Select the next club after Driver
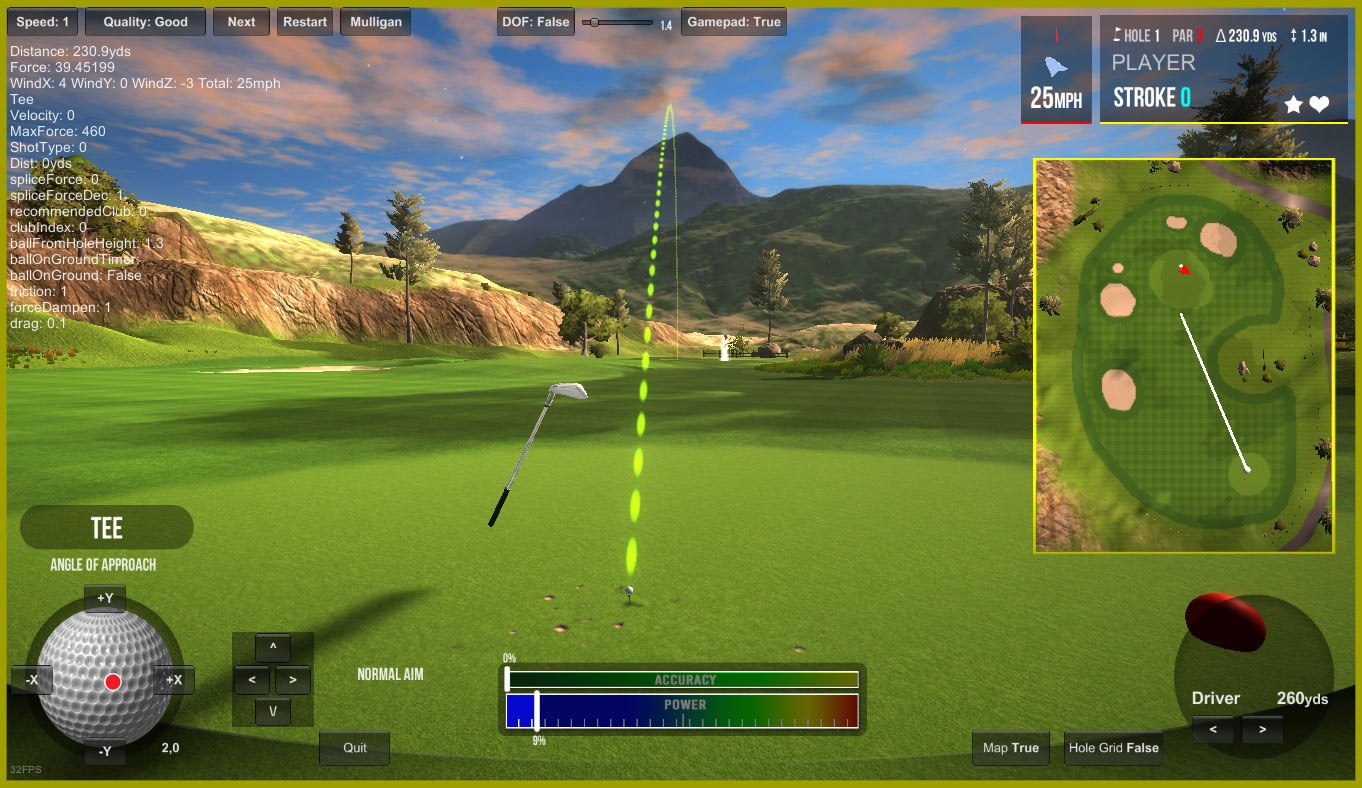The image size is (1362, 788). 1263,730
